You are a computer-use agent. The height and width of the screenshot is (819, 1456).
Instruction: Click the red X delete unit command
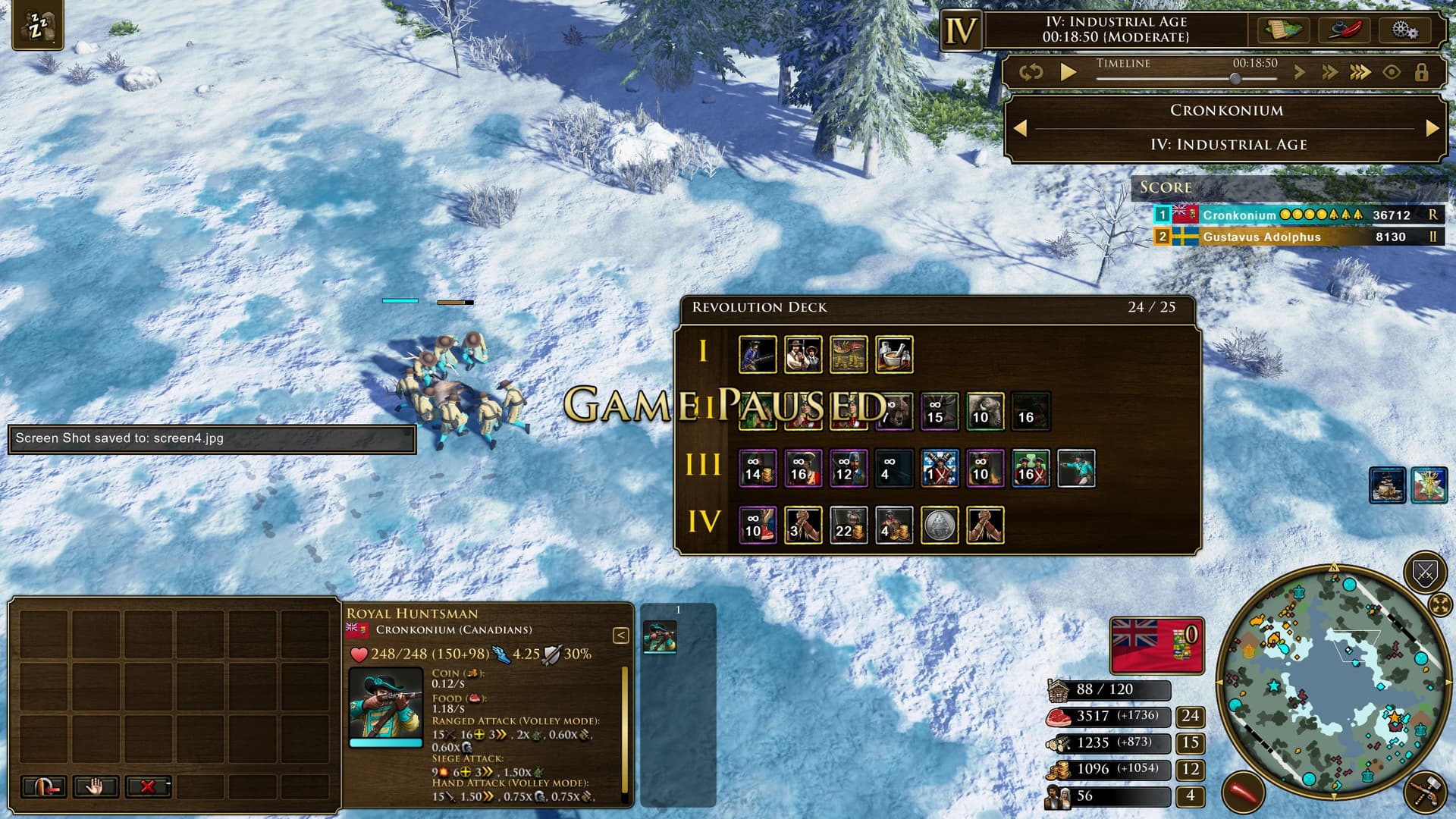(148, 786)
